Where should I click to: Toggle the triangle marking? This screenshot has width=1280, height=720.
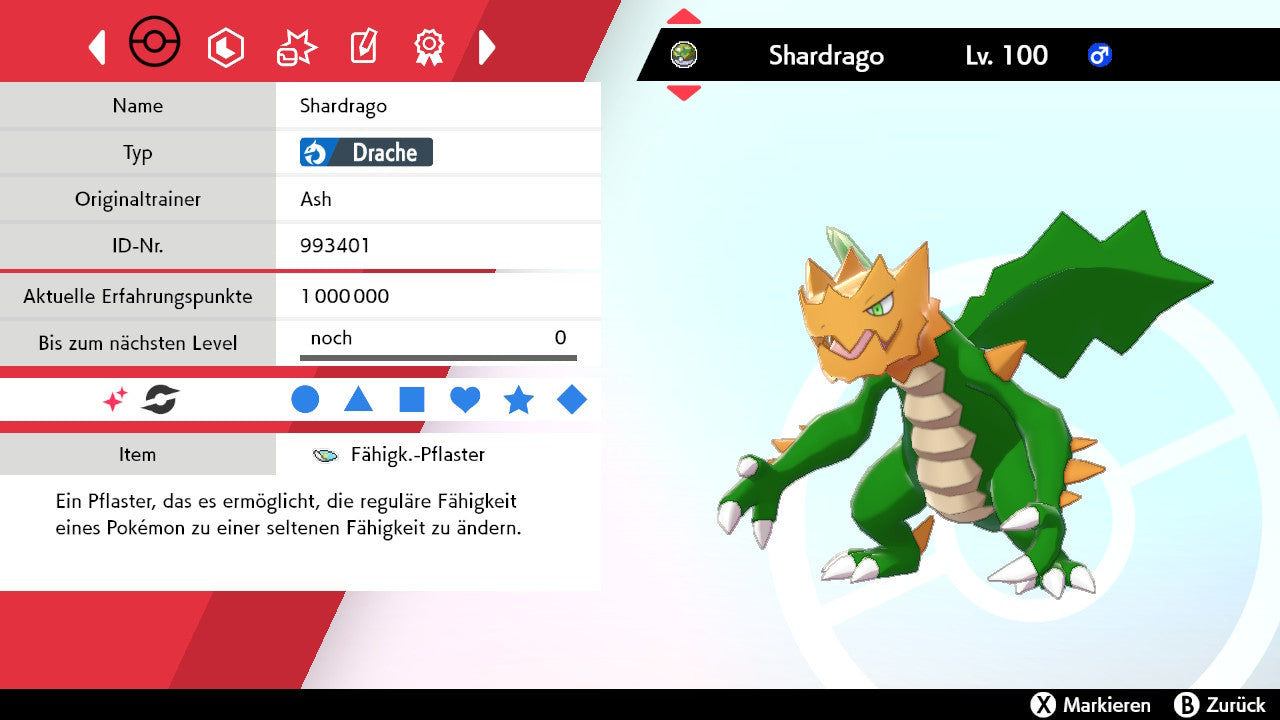click(x=358, y=400)
